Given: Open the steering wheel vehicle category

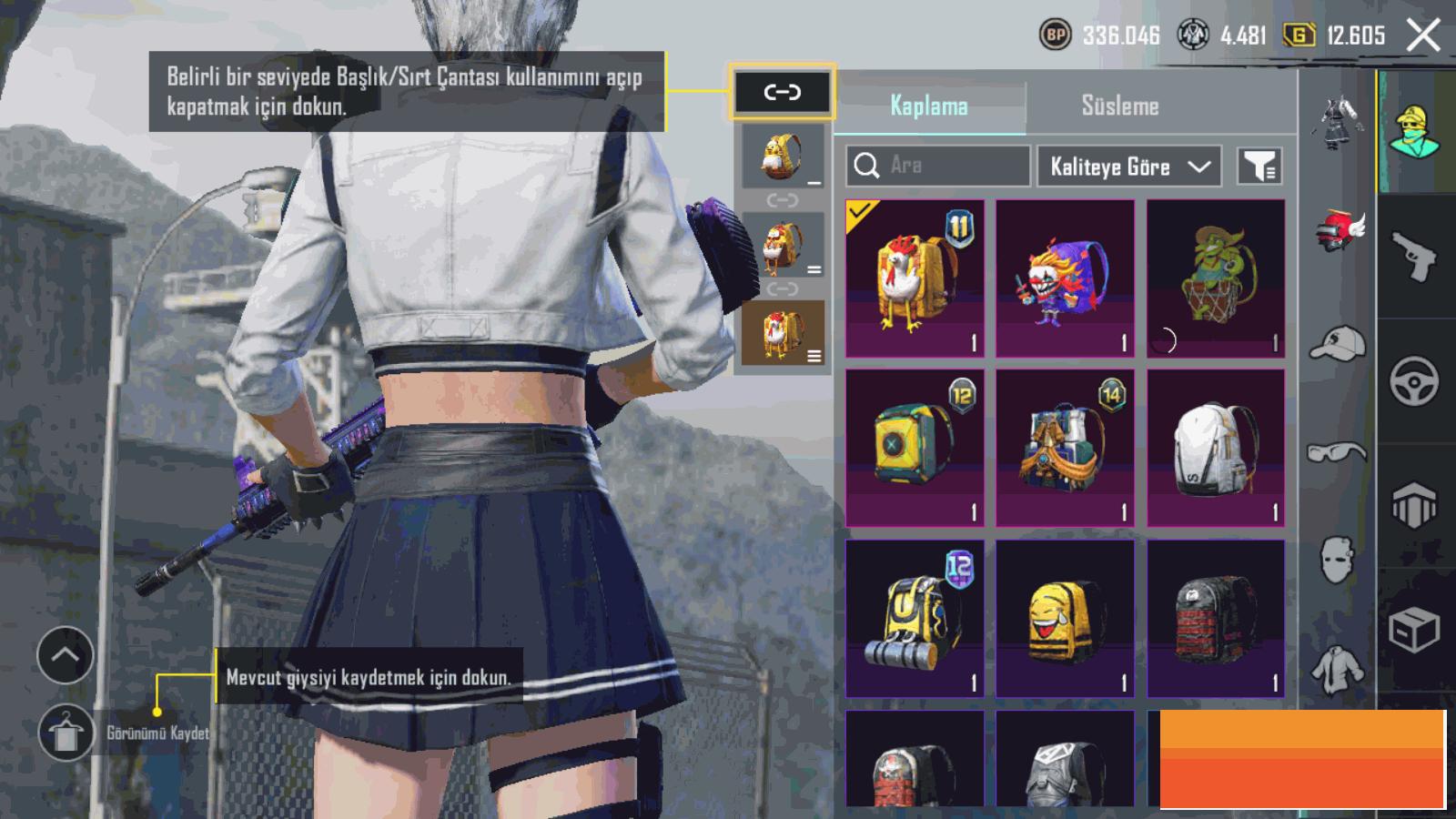Looking at the screenshot, I should [x=1414, y=380].
